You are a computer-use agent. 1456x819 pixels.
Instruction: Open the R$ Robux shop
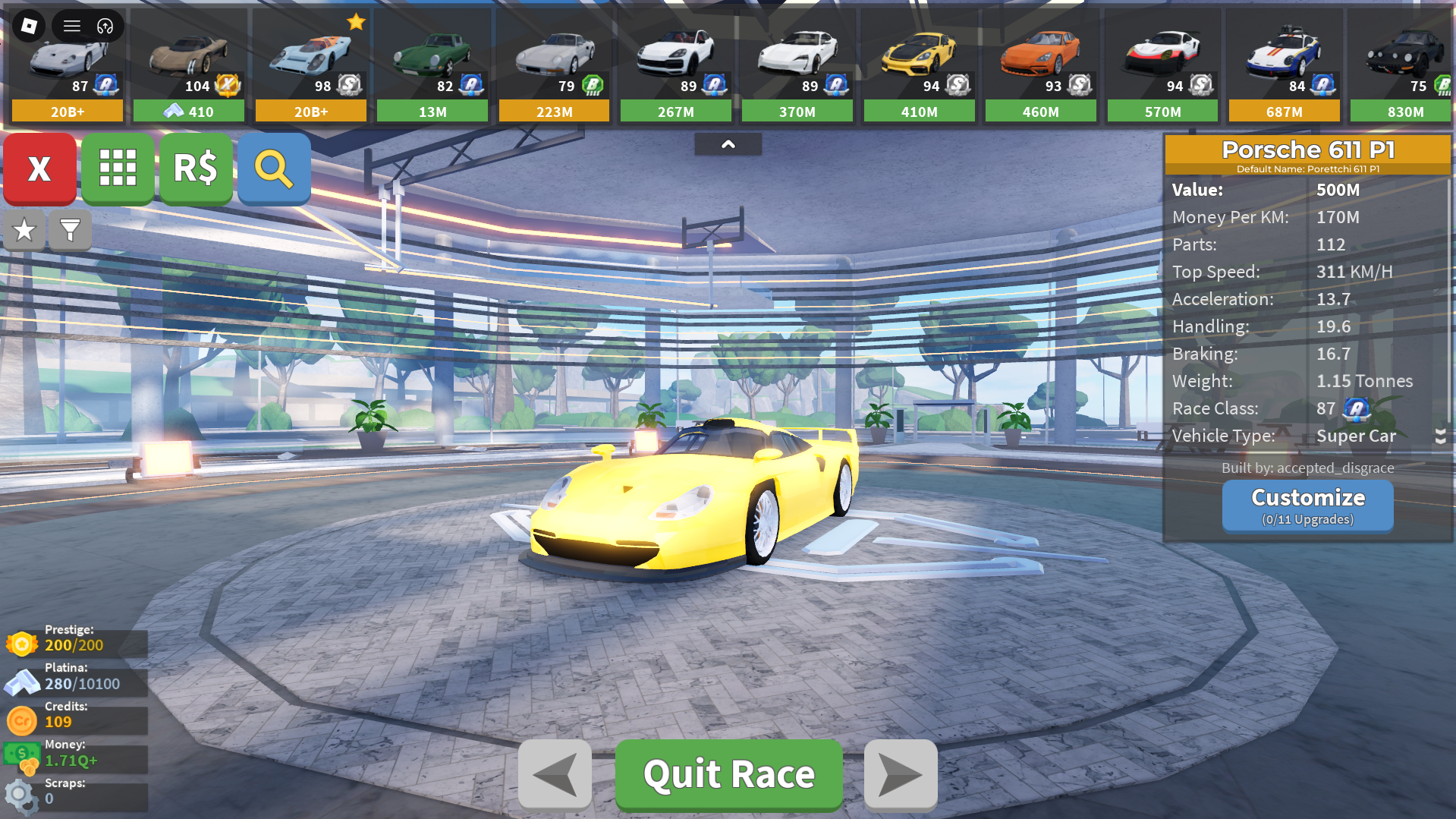[x=196, y=169]
